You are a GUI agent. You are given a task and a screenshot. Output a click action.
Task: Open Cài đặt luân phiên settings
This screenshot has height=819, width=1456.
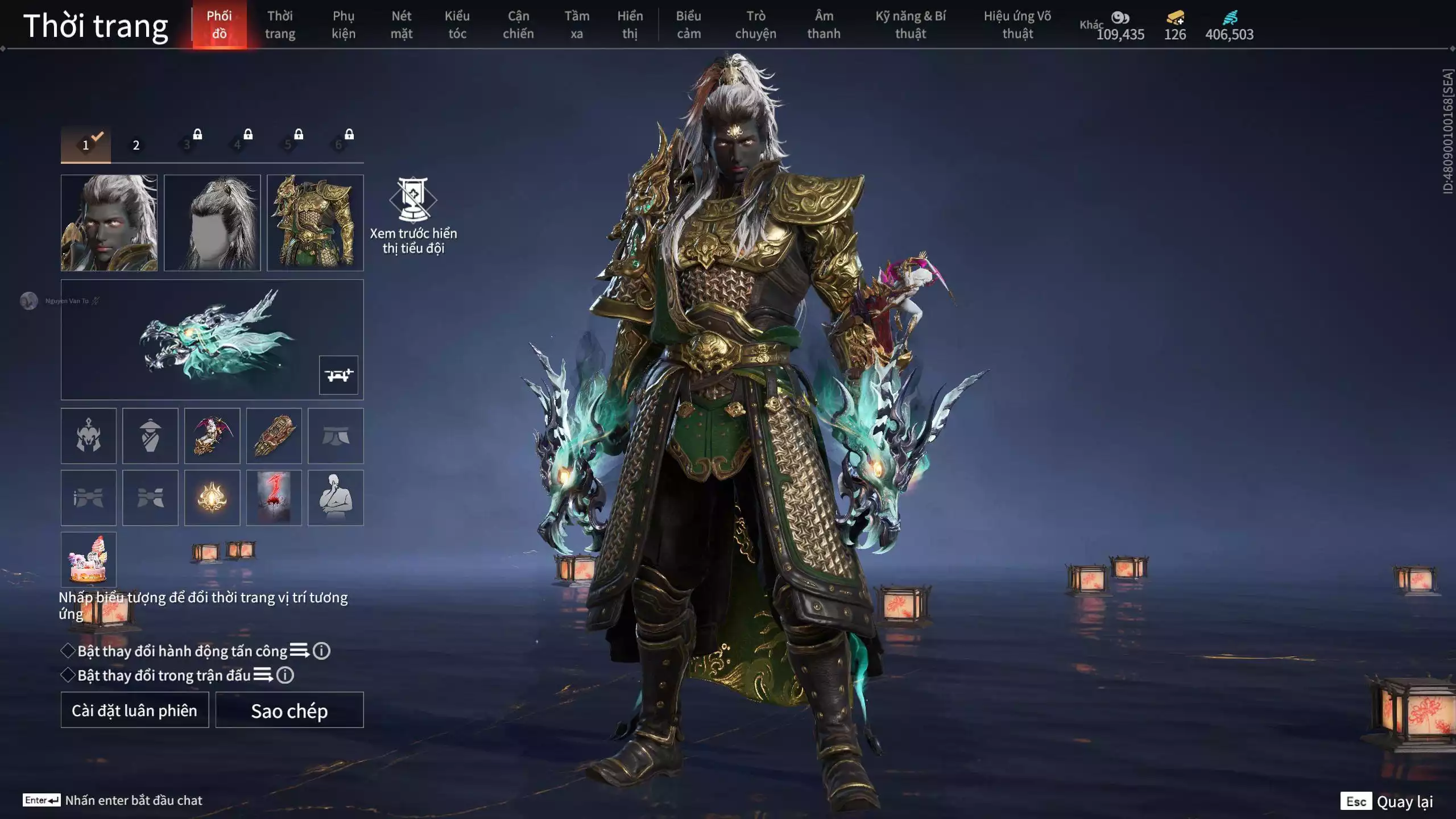click(135, 710)
